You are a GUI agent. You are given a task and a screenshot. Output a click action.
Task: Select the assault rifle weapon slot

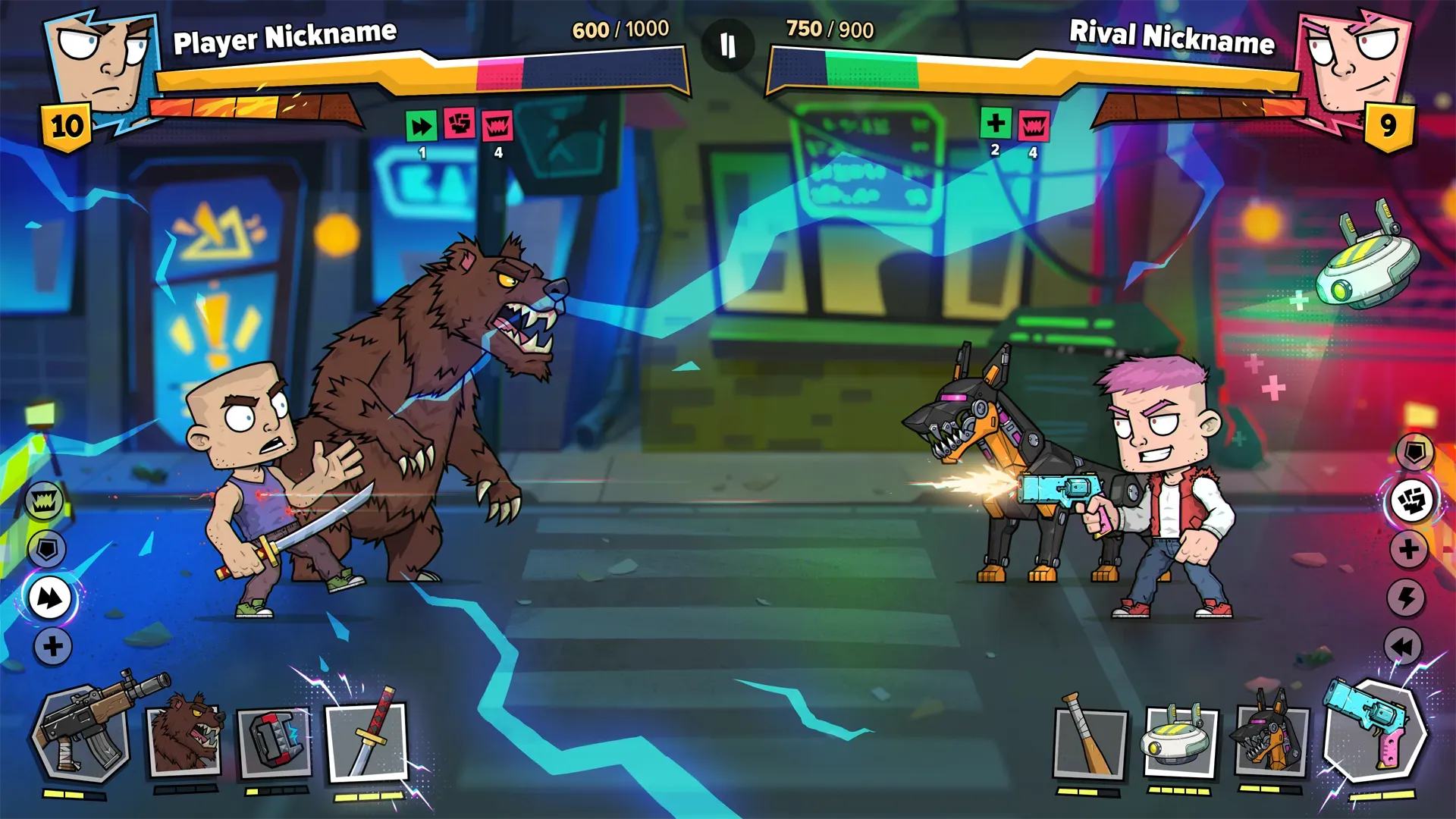pyautogui.click(x=80, y=736)
